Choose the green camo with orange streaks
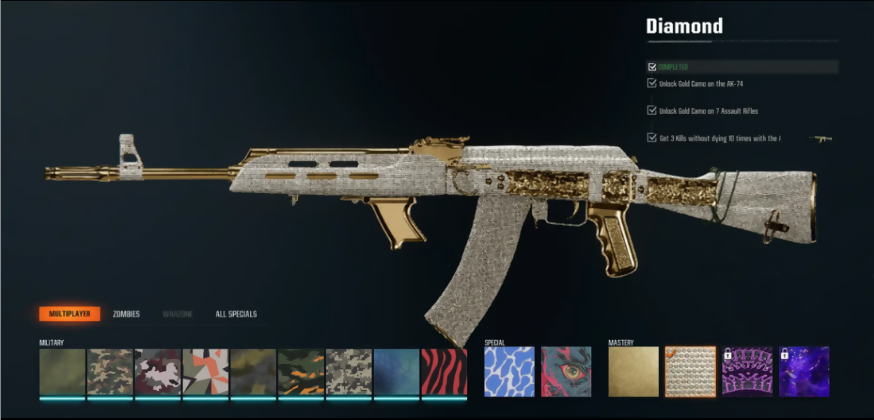Image resolution: width=874 pixels, height=420 pixels. pos(301,372)
